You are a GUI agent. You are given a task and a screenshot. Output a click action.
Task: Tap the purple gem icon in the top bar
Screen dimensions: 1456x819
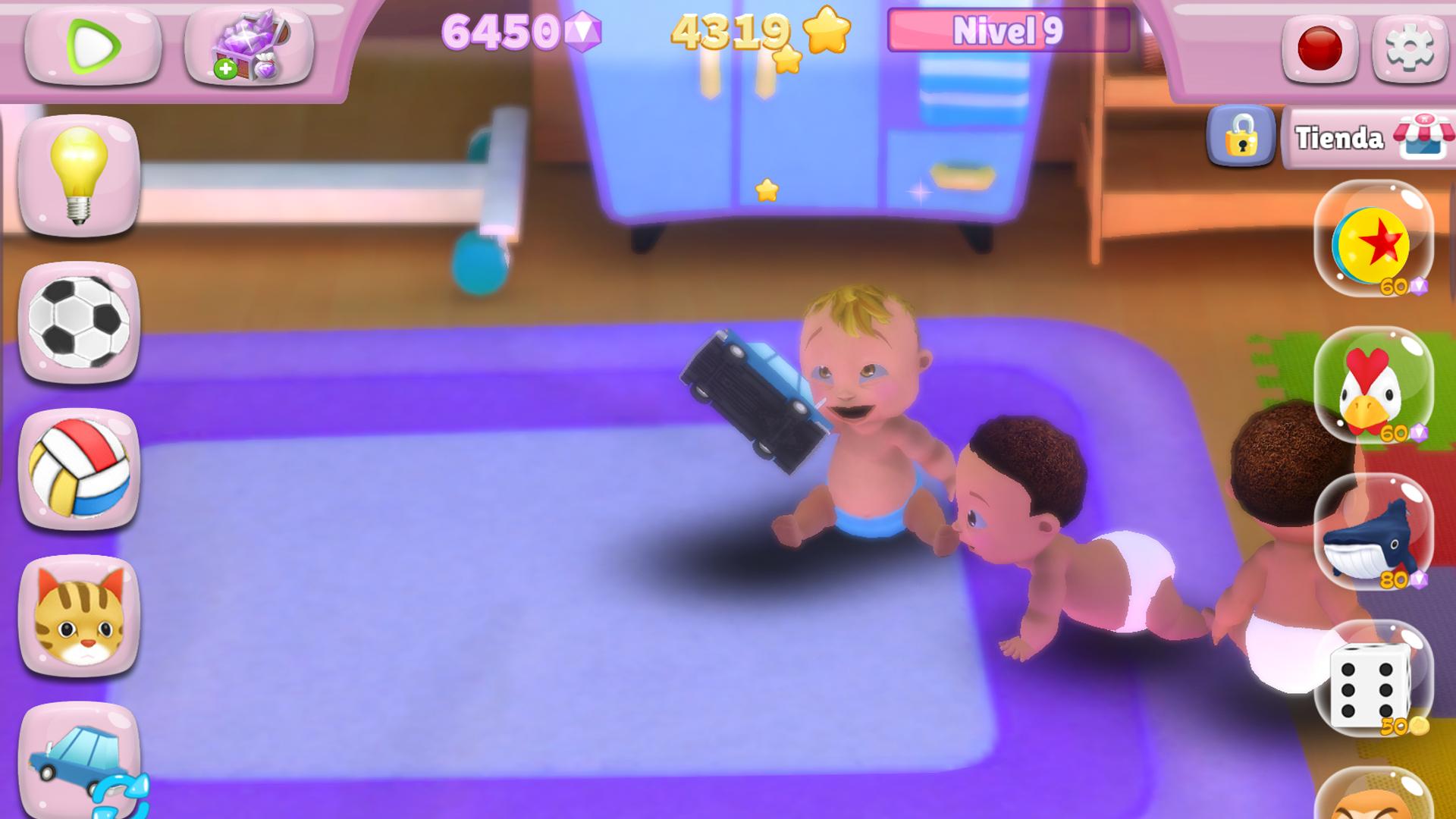click(584, 32)
